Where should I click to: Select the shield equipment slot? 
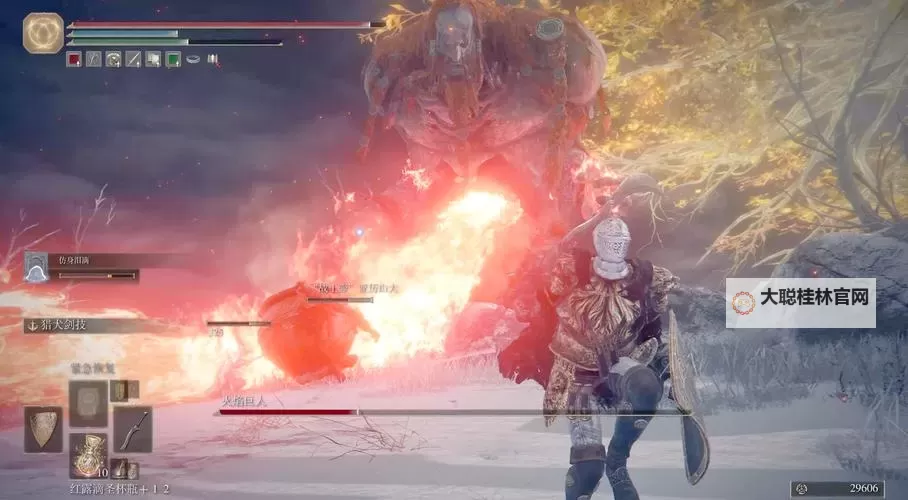(x=42, y=429)
